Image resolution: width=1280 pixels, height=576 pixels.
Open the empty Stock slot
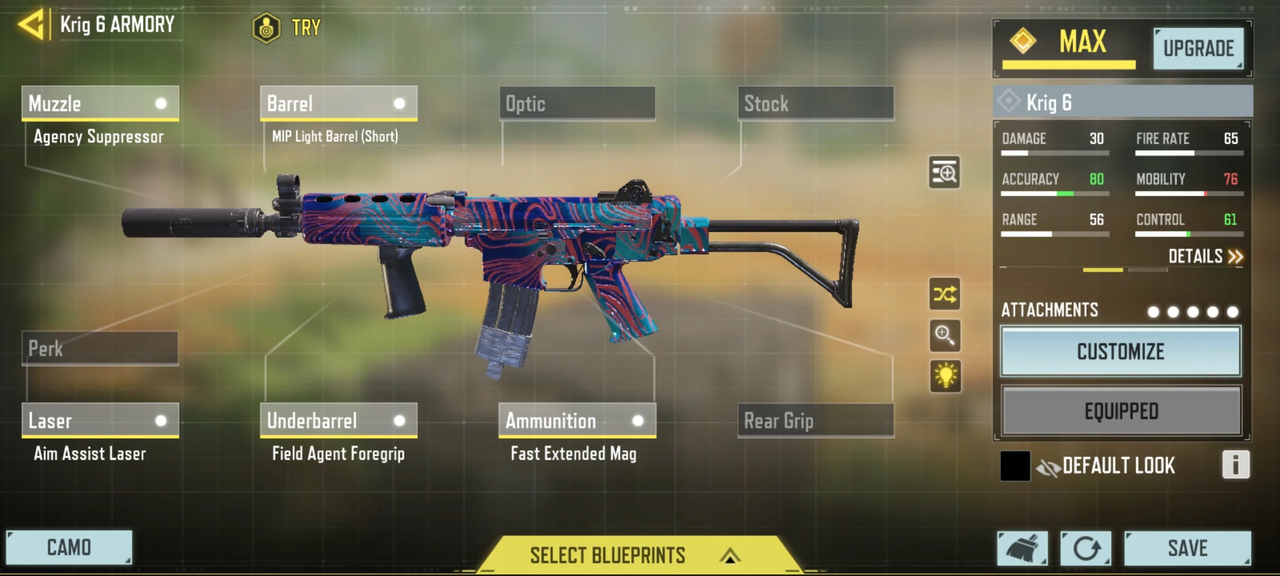click(816, 104)
